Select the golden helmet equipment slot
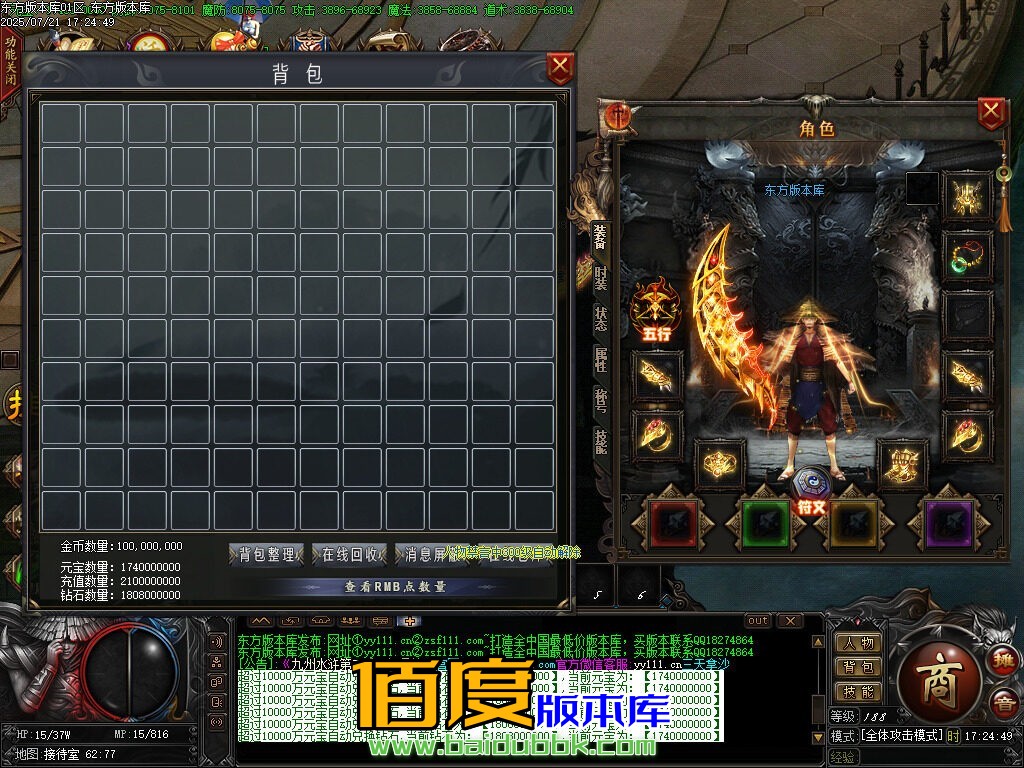The width and height of the screenshot is (1024, 768). (967, 196)
